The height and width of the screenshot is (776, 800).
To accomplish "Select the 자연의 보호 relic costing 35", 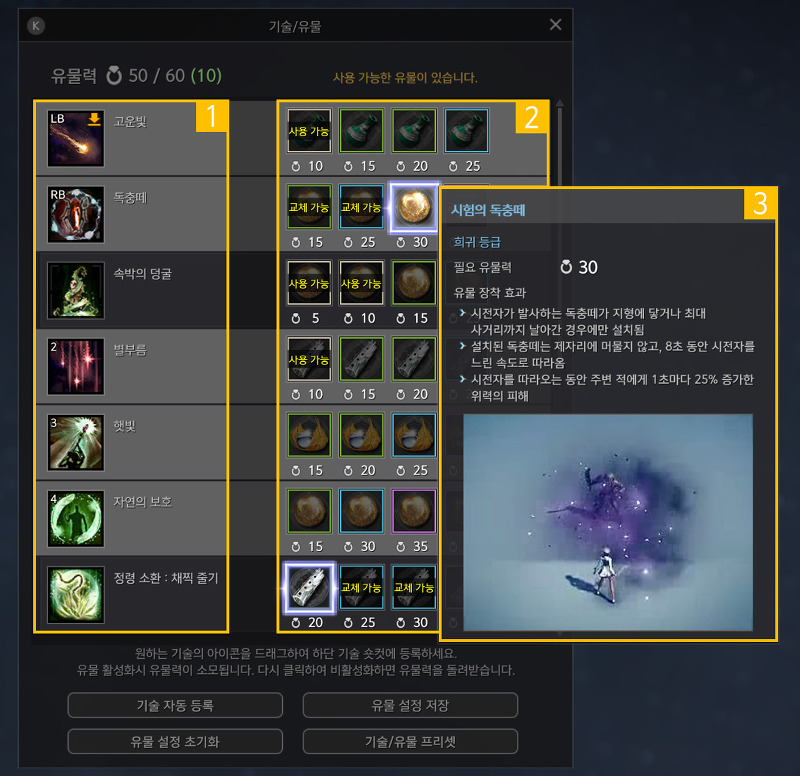I will click(412, 511).
